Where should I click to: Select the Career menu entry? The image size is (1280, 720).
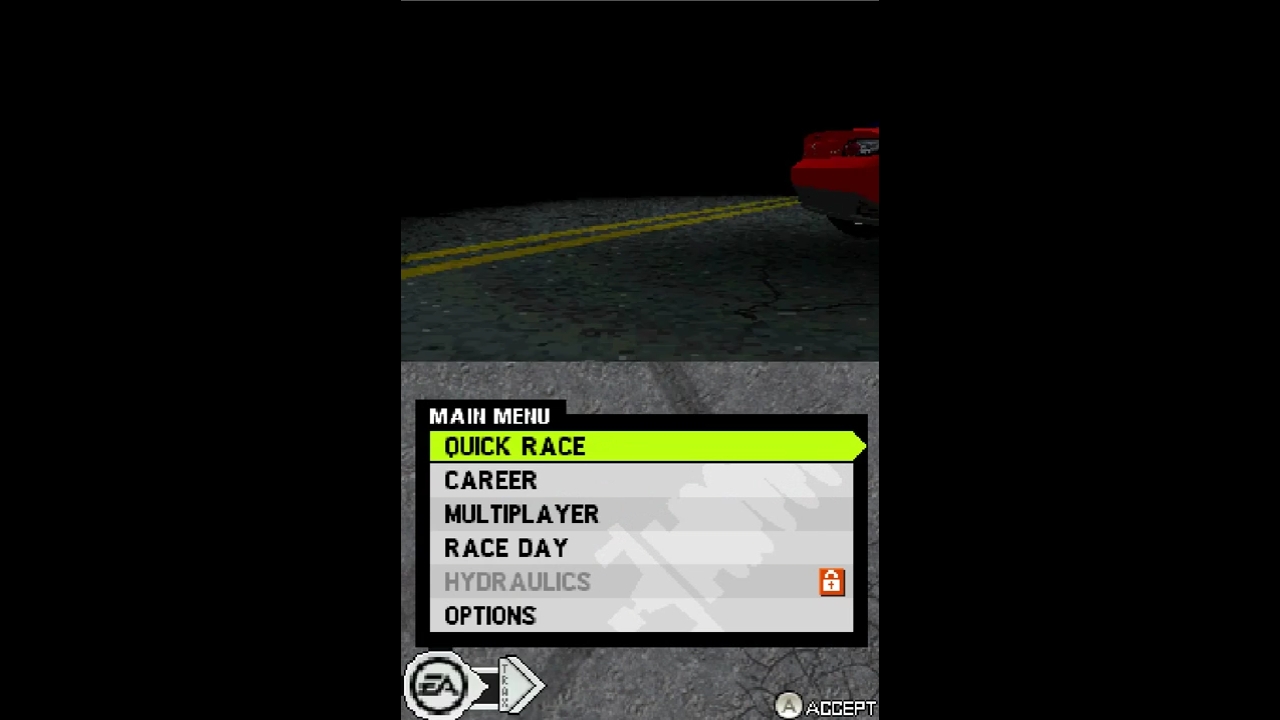[490, 480]
